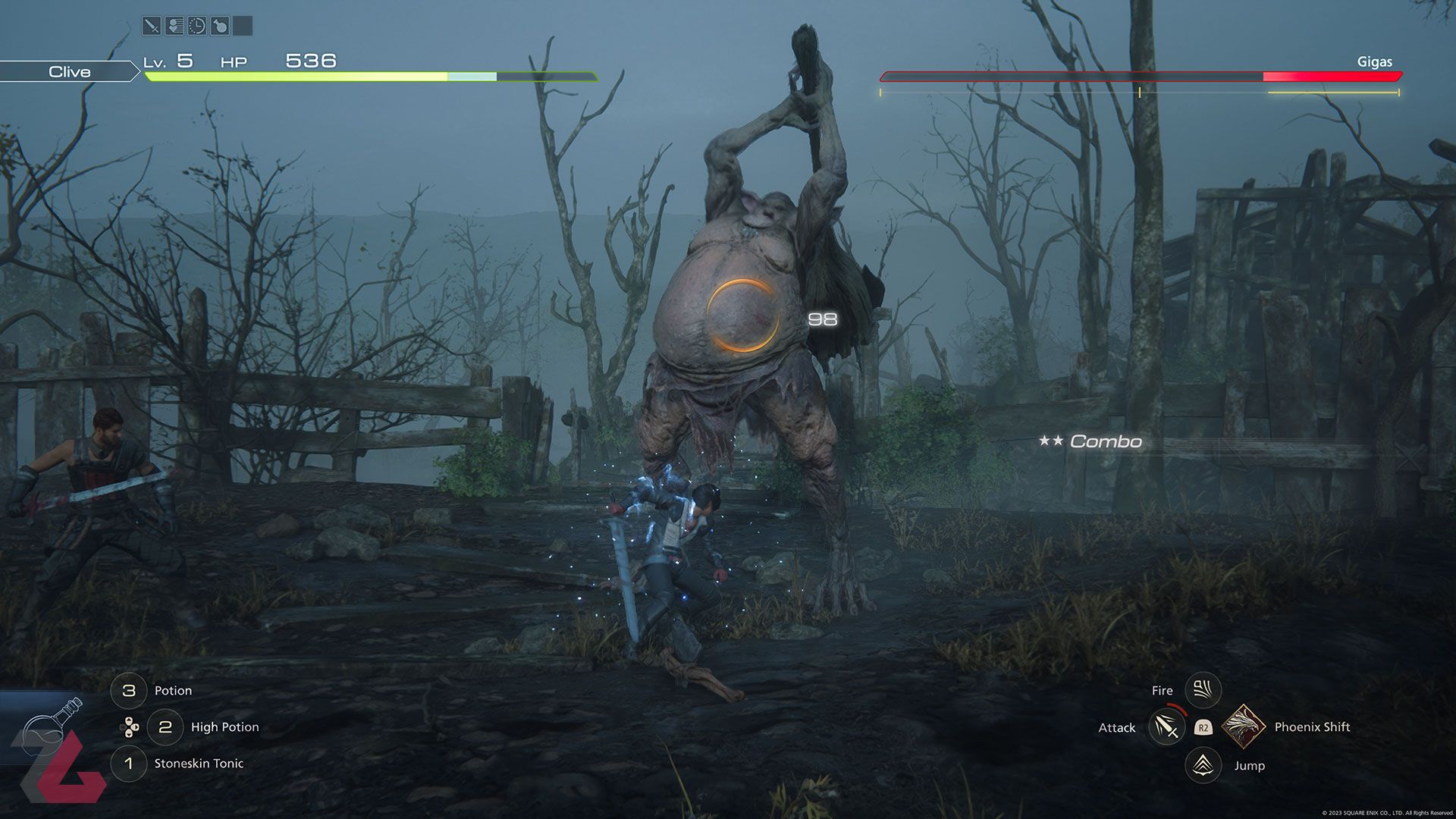1456x819 pixels.
Task: Click the clock status icon
Action: [x=197, y=27]
